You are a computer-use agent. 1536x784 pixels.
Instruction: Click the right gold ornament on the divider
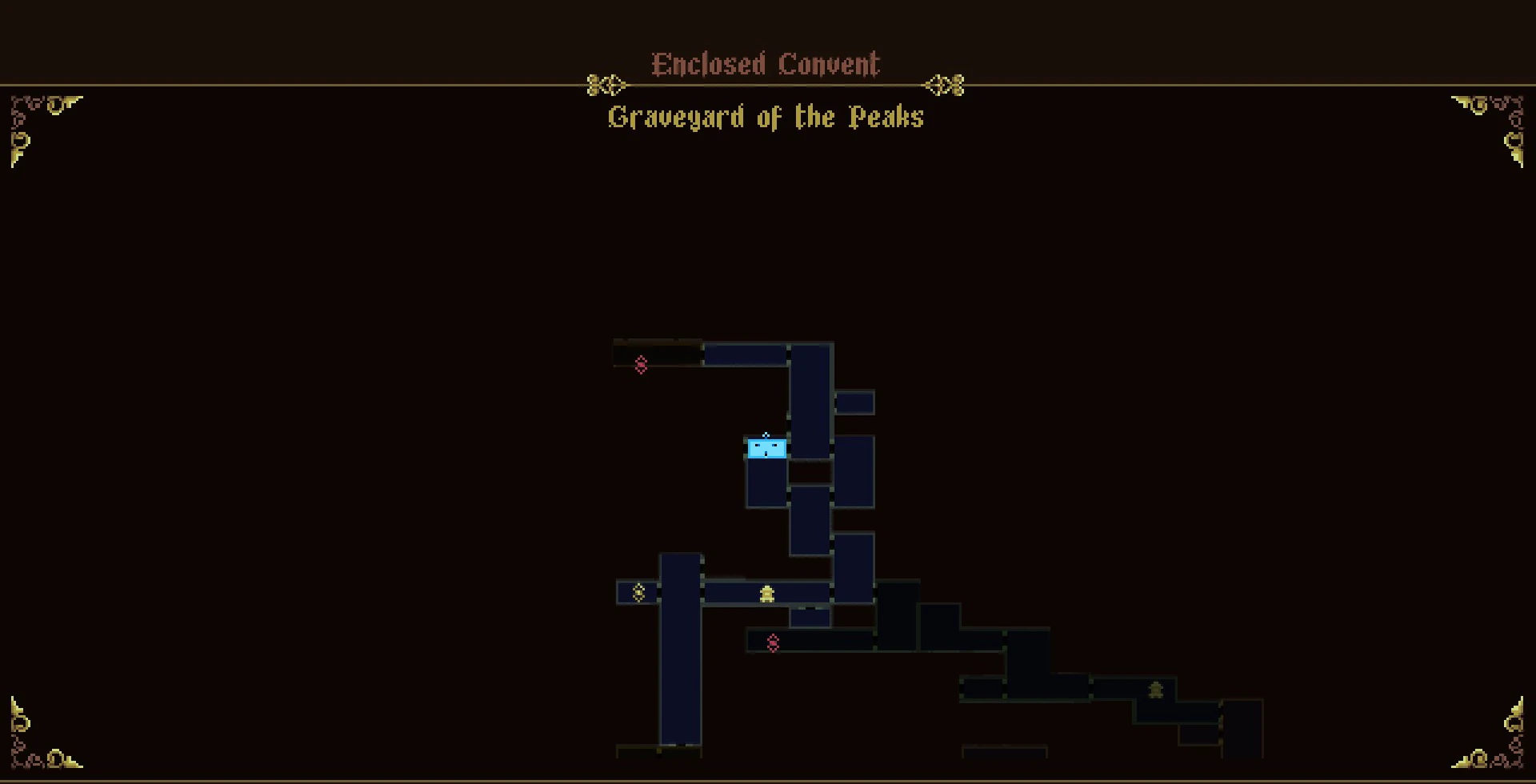click(946, 84)
